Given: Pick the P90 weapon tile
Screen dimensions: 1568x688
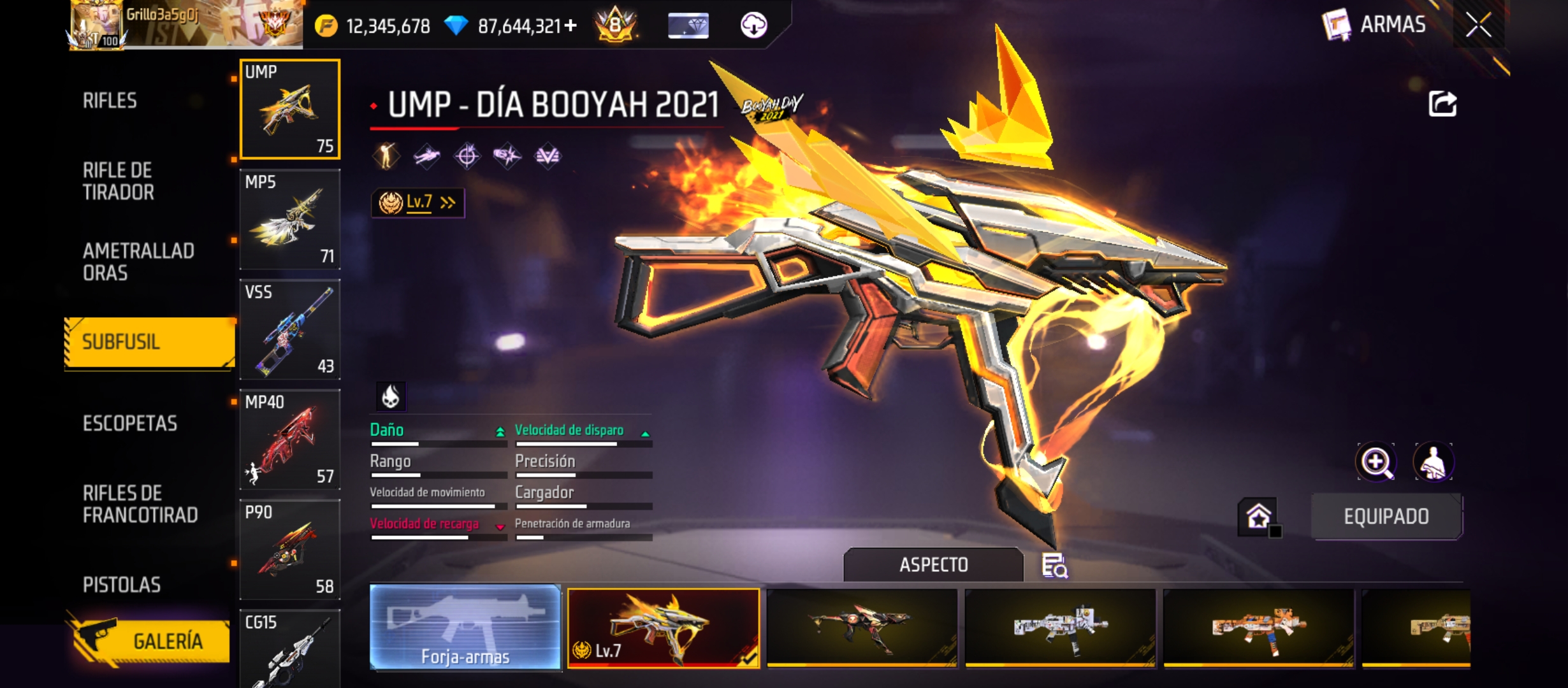Looking at the screenshot, I should tap(290, 550).
